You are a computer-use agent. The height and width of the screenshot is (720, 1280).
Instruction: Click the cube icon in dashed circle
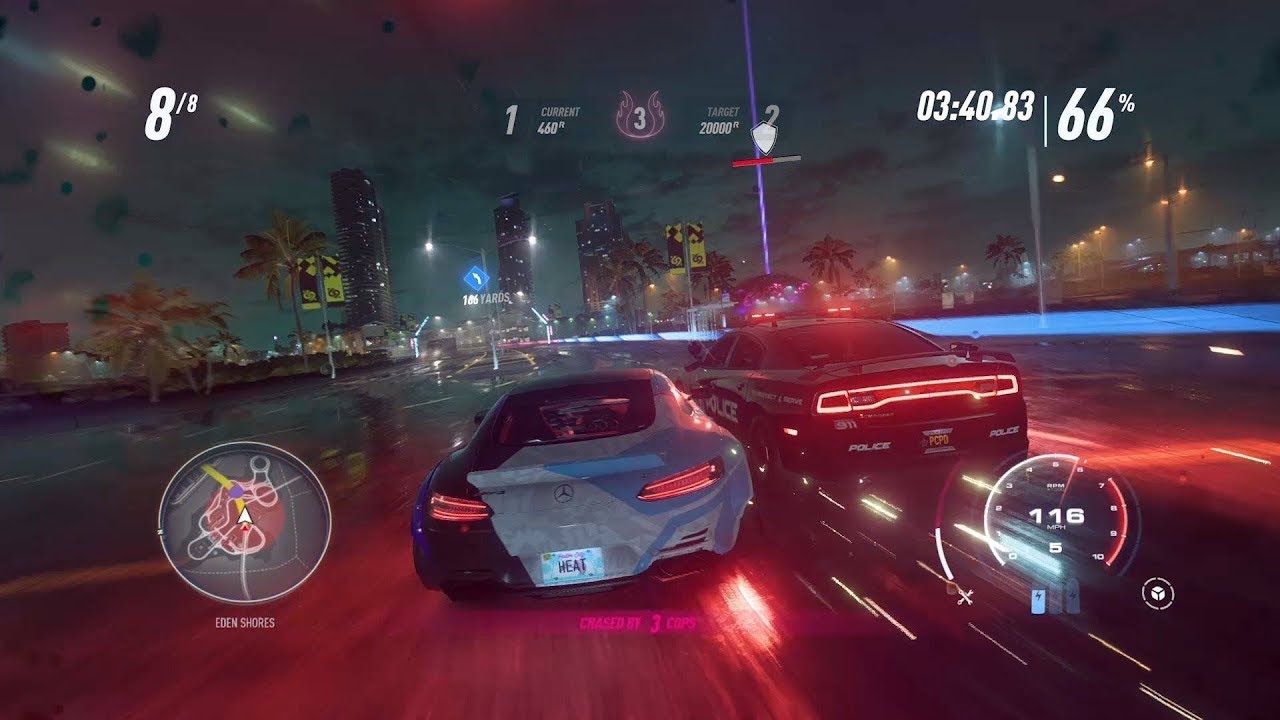[1158, 594]
